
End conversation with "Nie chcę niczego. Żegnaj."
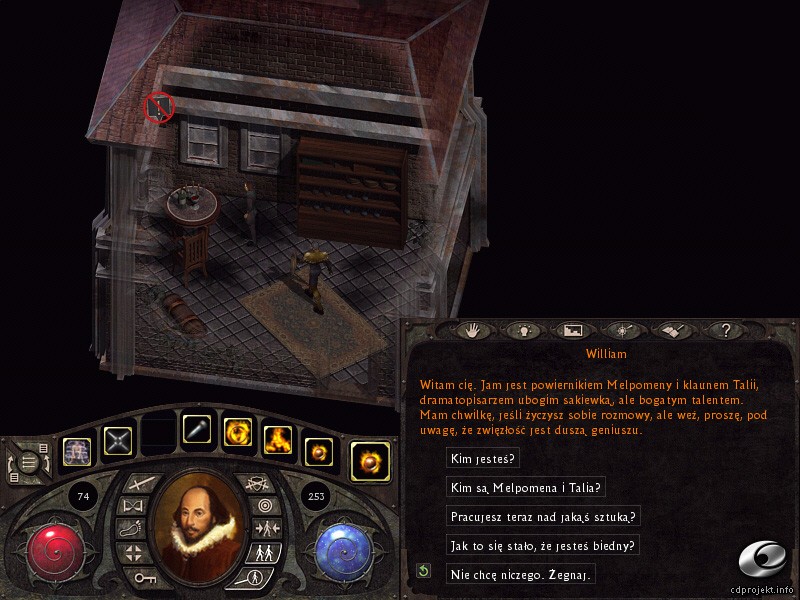click(x=521, y=574)
